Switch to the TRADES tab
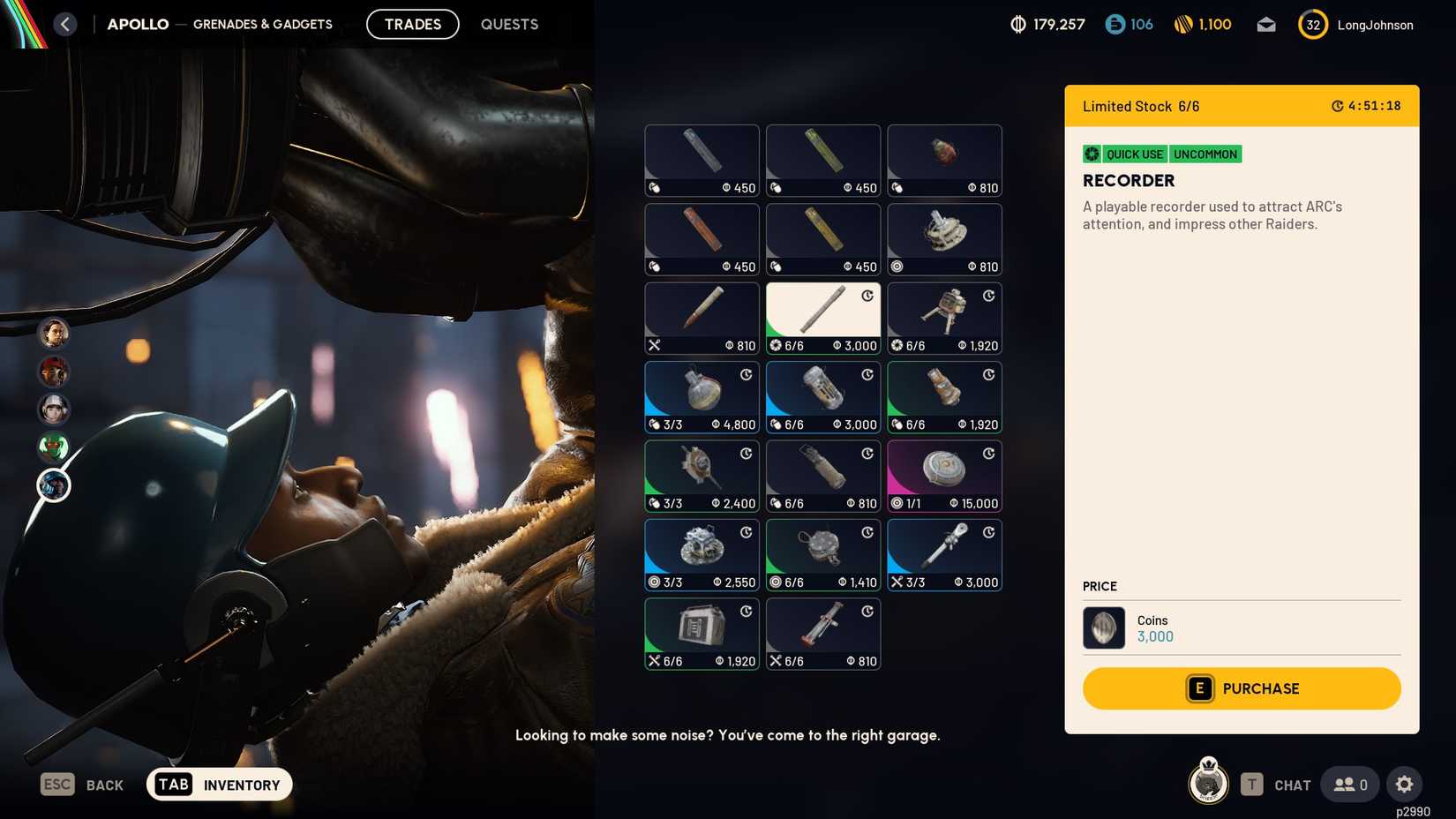Image resolution: width=1456 pixels, height=819 pixels. pos(412,24)
